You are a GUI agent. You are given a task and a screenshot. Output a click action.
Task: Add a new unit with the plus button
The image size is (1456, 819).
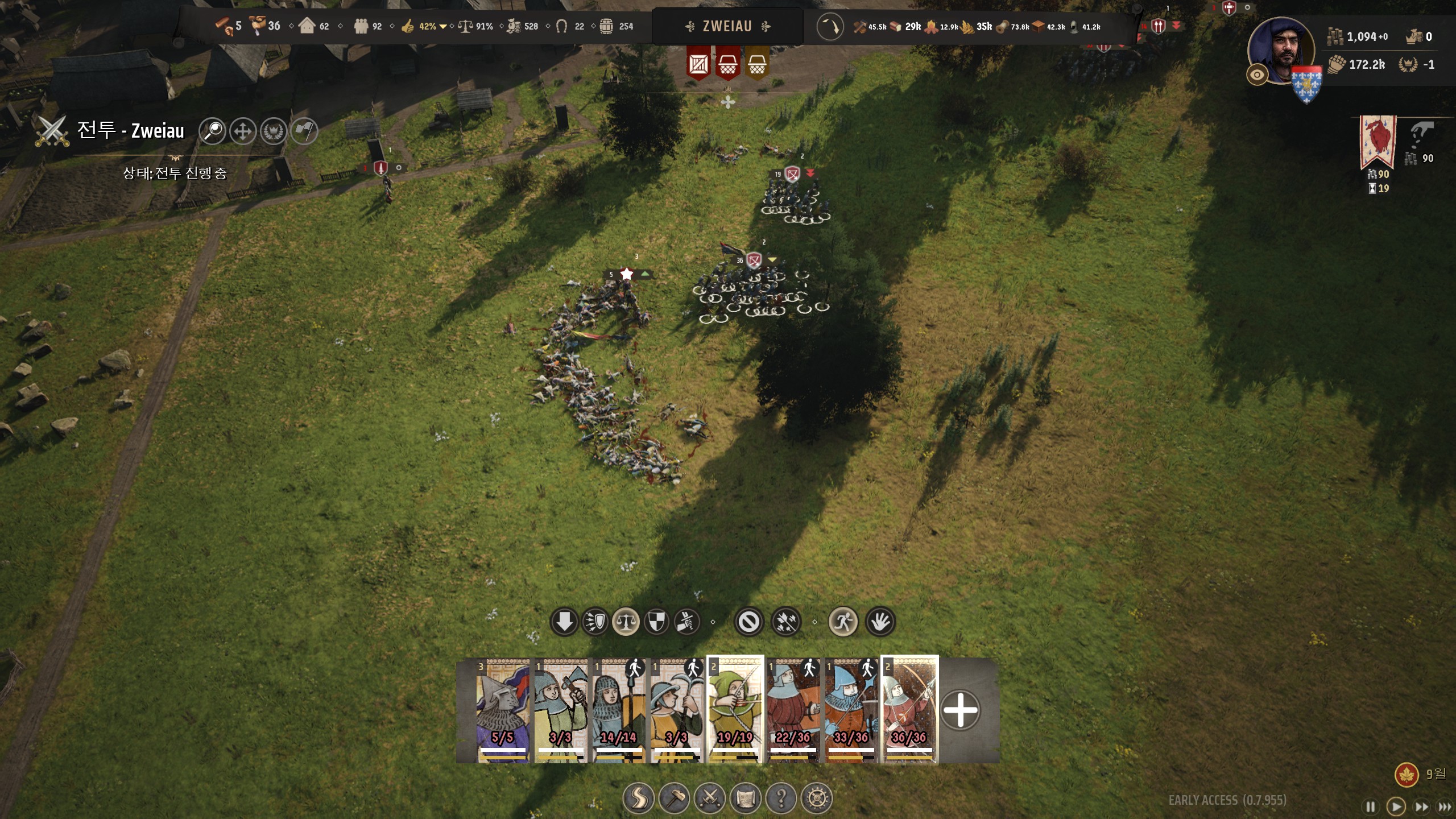(x=961, y=710)
